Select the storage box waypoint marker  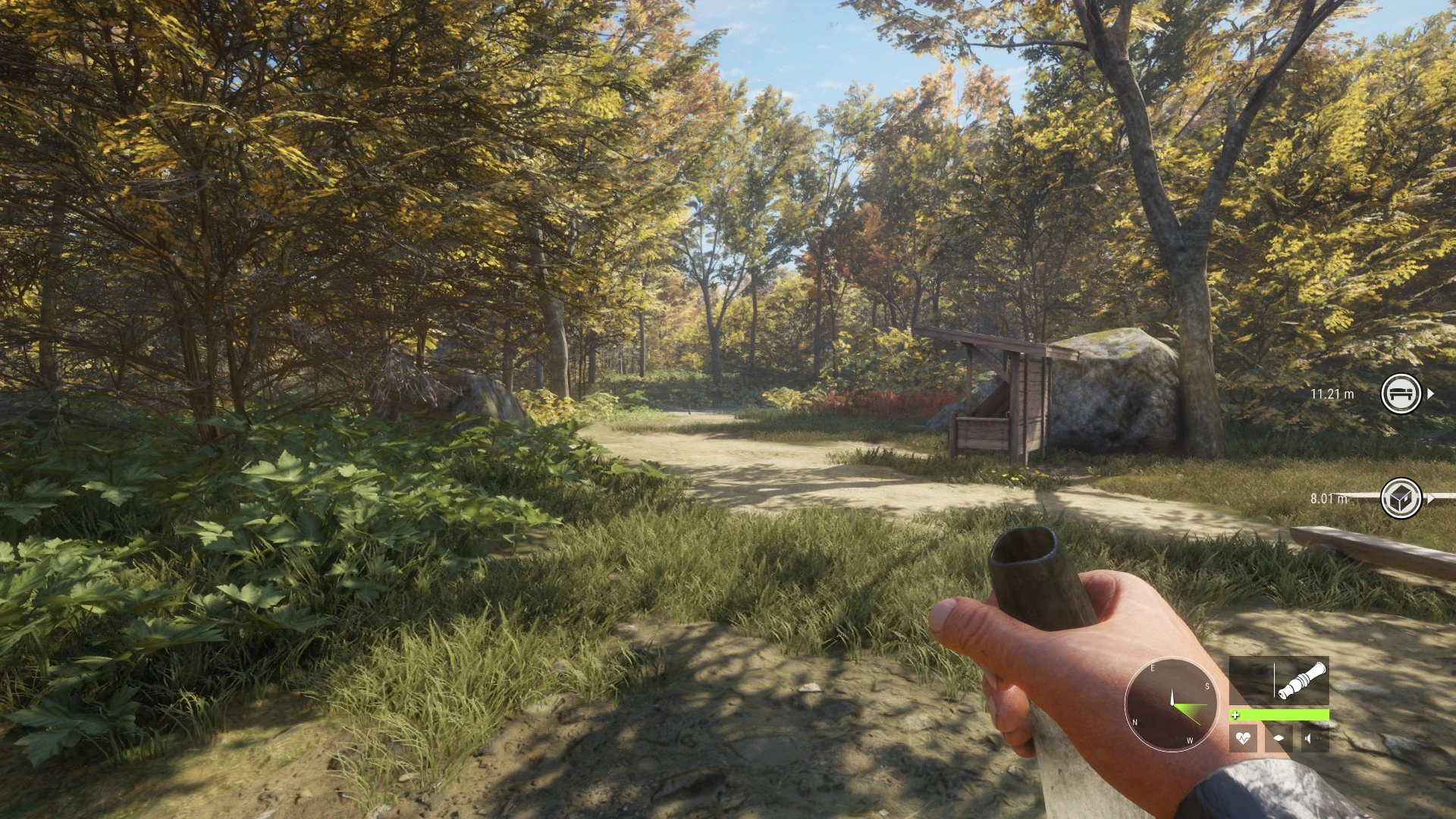[x=1401, y=498]
